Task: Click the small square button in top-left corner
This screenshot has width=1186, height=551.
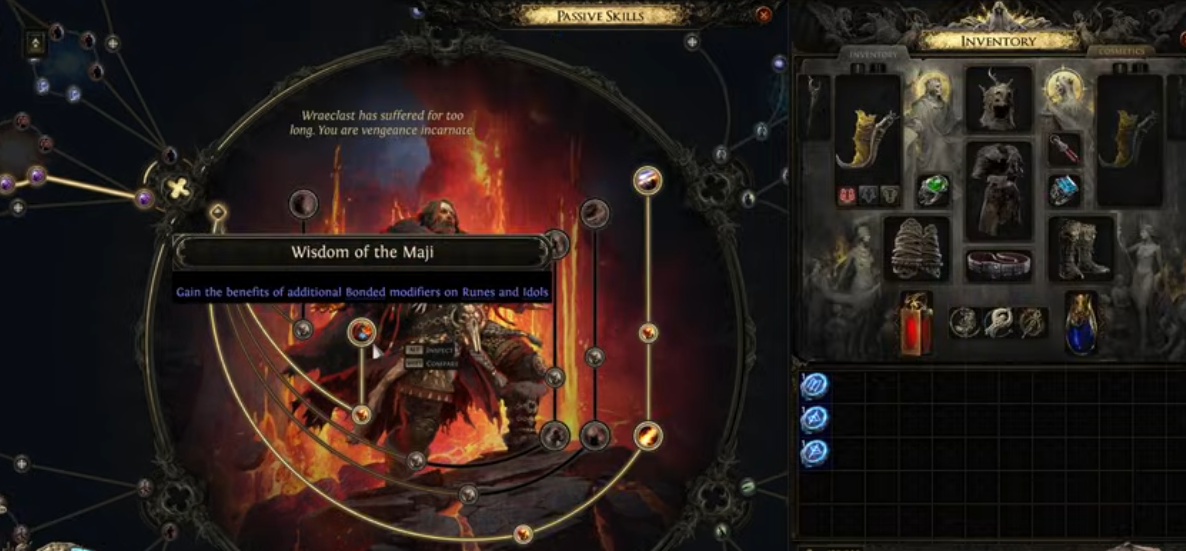Action: pyautogui.click(x=36, y=43)
